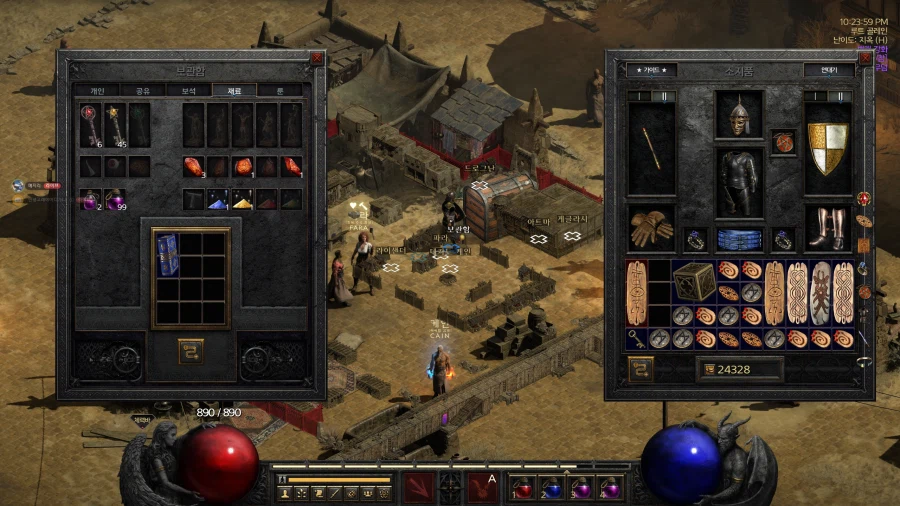This screenshot has height=506, width=900.
Task: Open the 공유 shared stash tab
Action: [x=142, y=90]
